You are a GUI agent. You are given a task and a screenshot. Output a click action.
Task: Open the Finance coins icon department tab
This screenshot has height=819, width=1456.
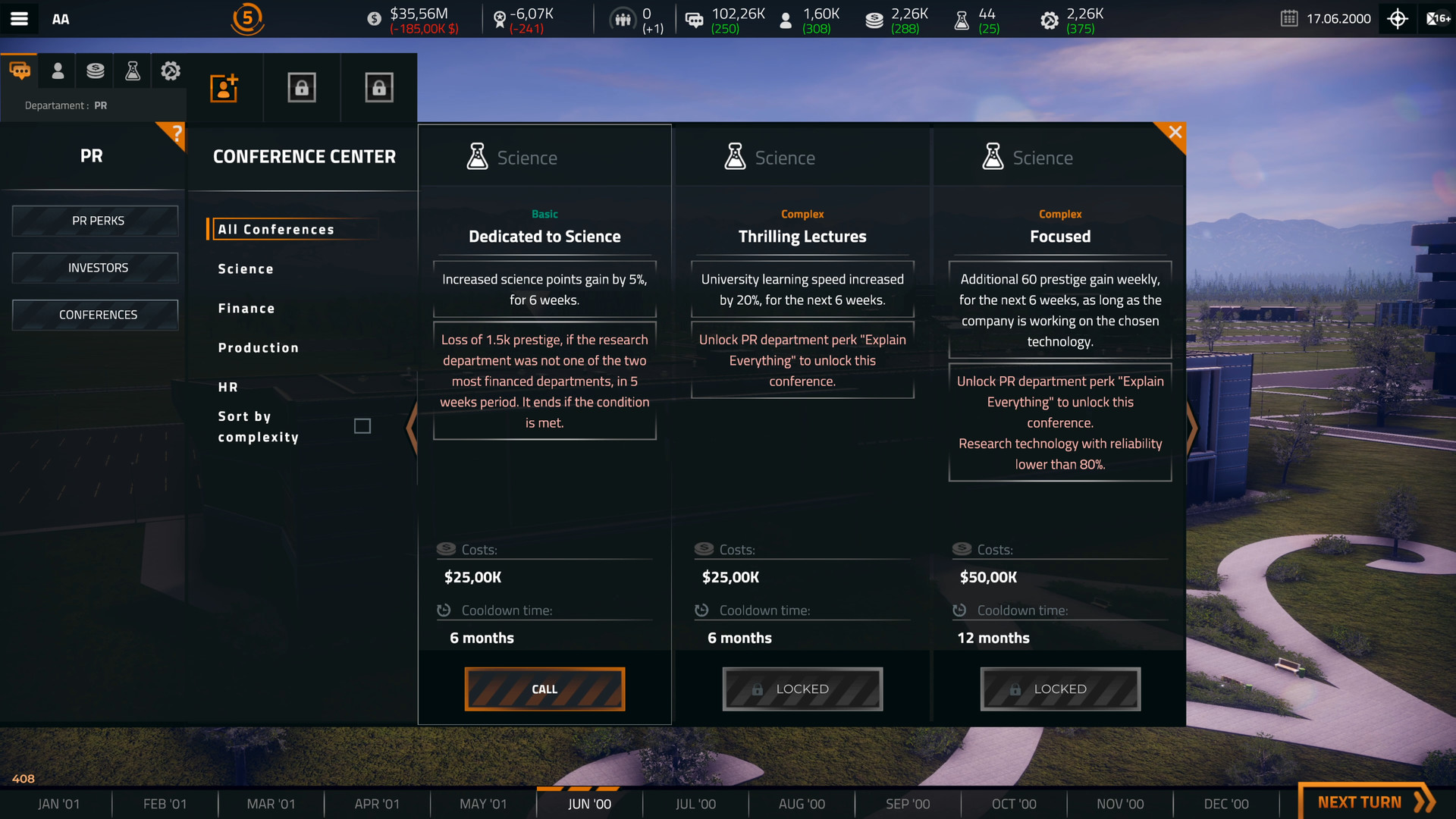95,70
